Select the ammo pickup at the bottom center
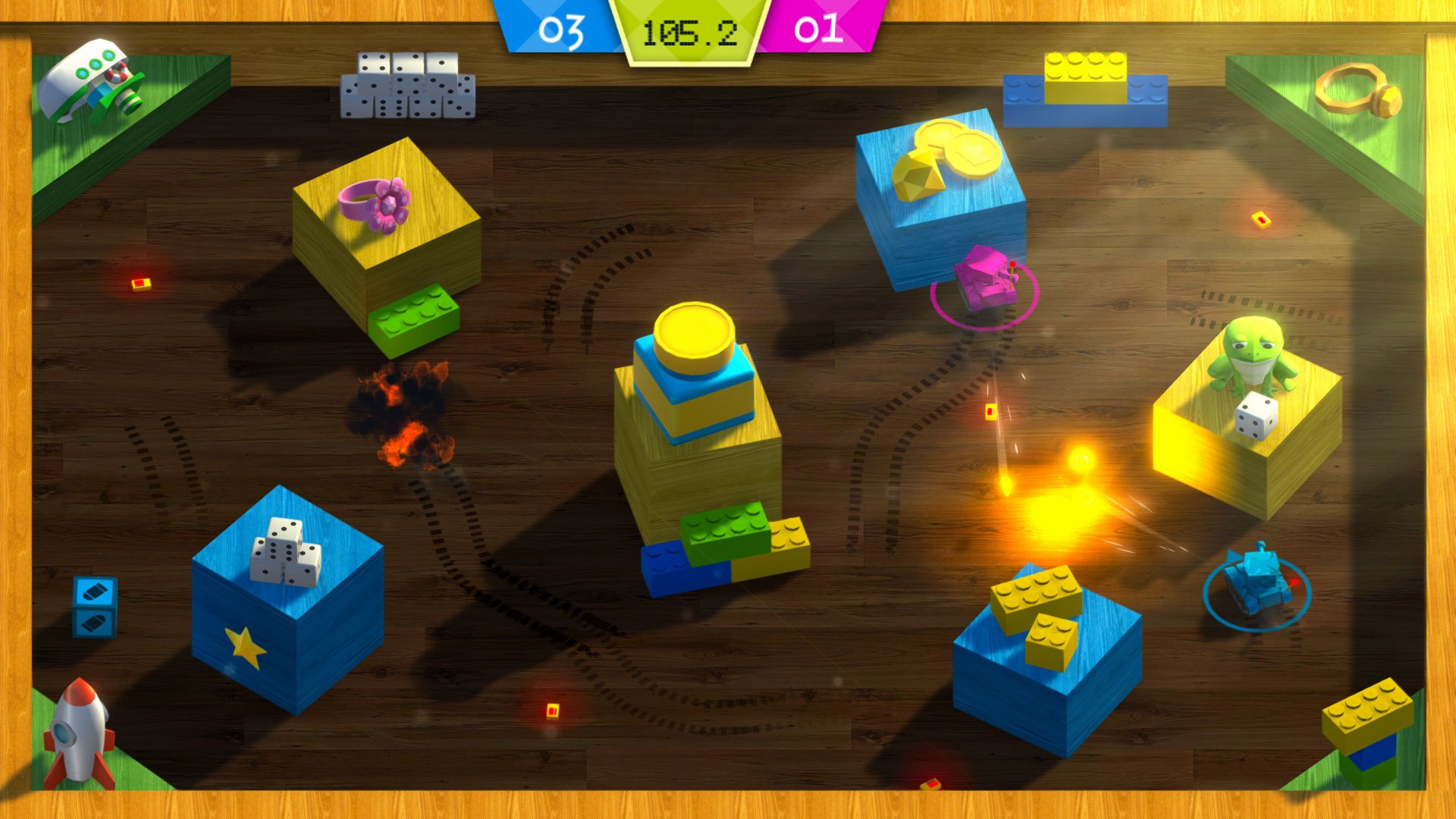Viewport: 1456px width, 819px height. click(551, 711)
